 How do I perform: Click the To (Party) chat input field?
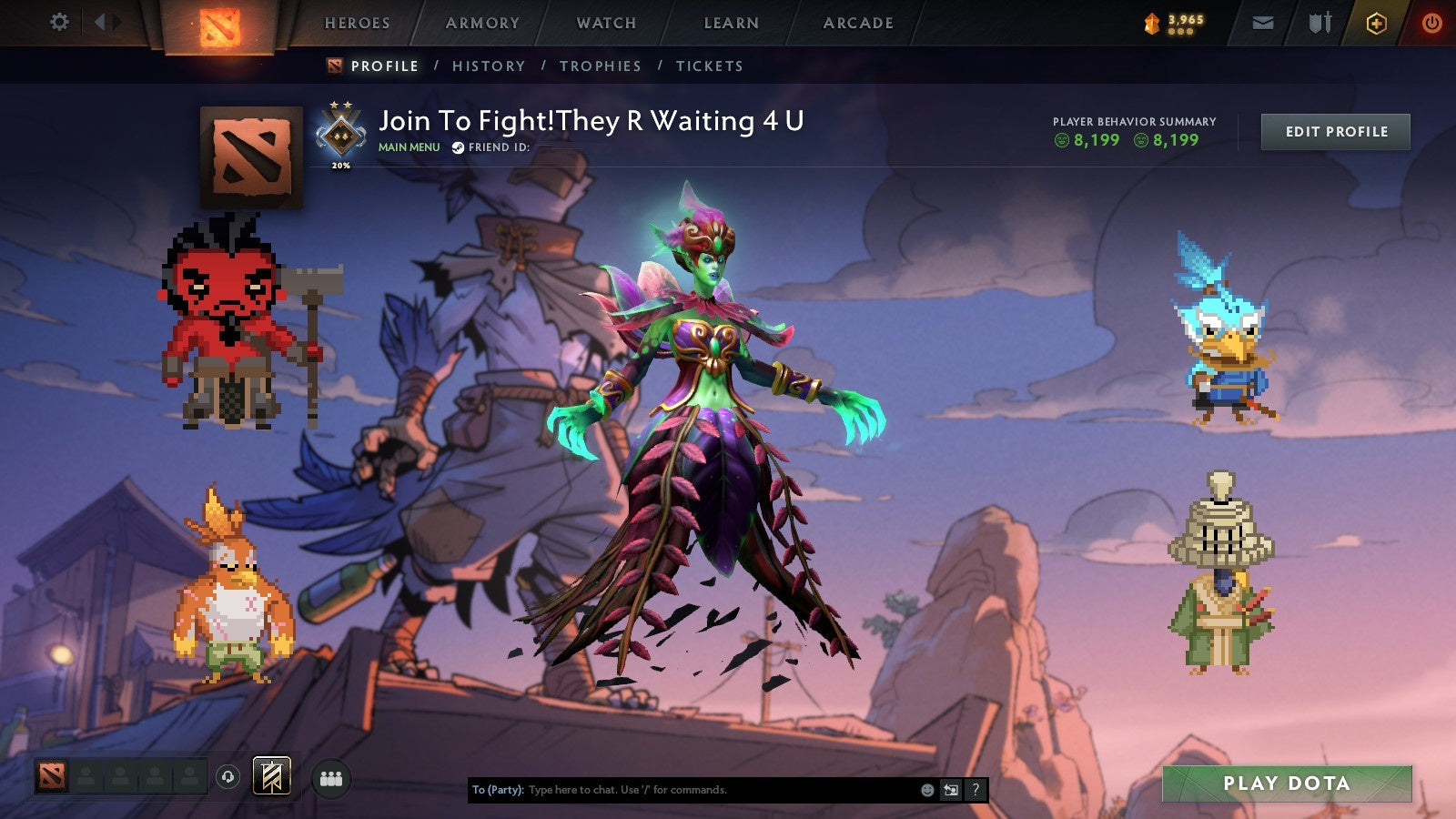pos(682,790)
